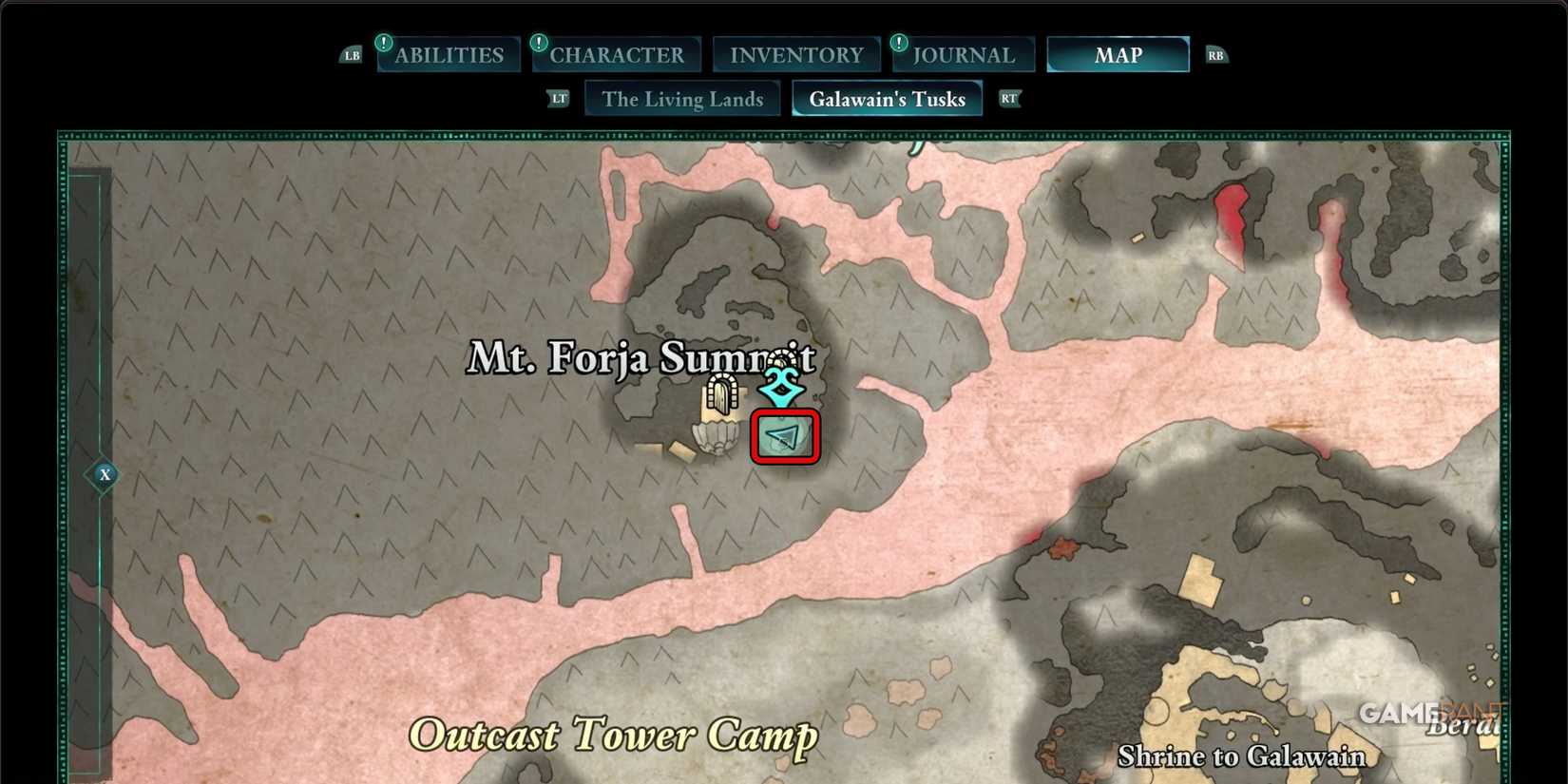View the Galawain's Tusks map
This screenshot has height=784, width=1568.
pyautogui.click(x=887, y=98)
